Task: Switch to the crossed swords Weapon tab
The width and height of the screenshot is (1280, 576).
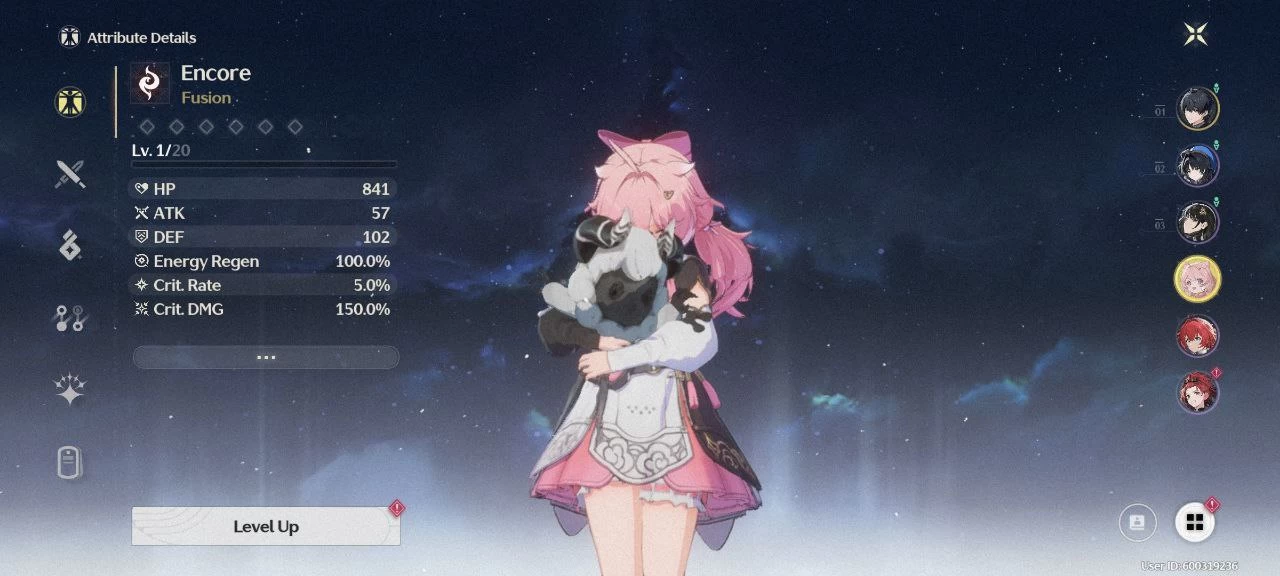Action: tap(70, 174)
